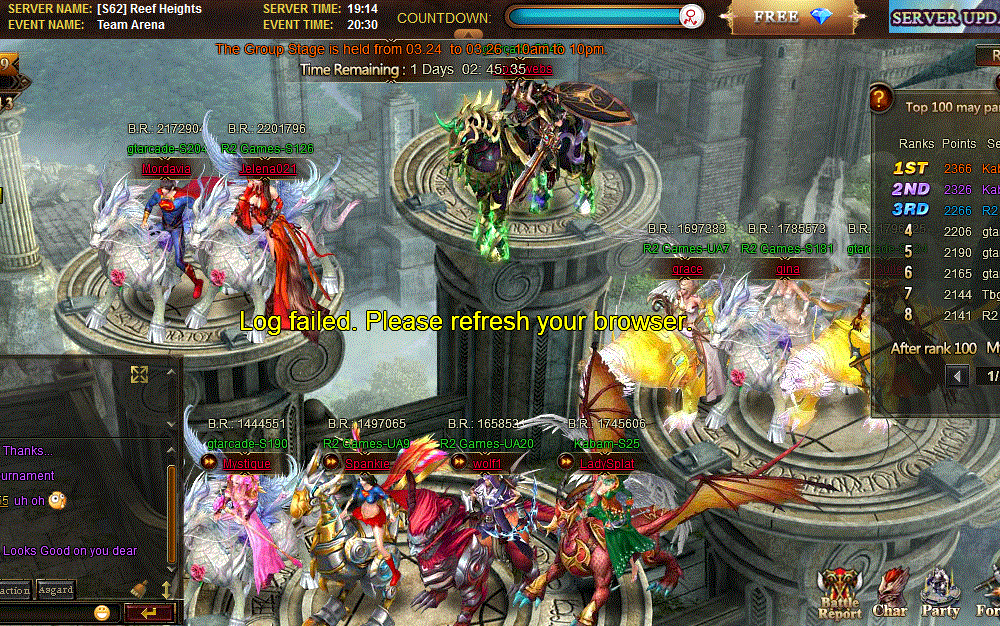This screenshot has height=626, width=1000.
Task: Go to previous page of rankings
Action: tap(958, 376)
